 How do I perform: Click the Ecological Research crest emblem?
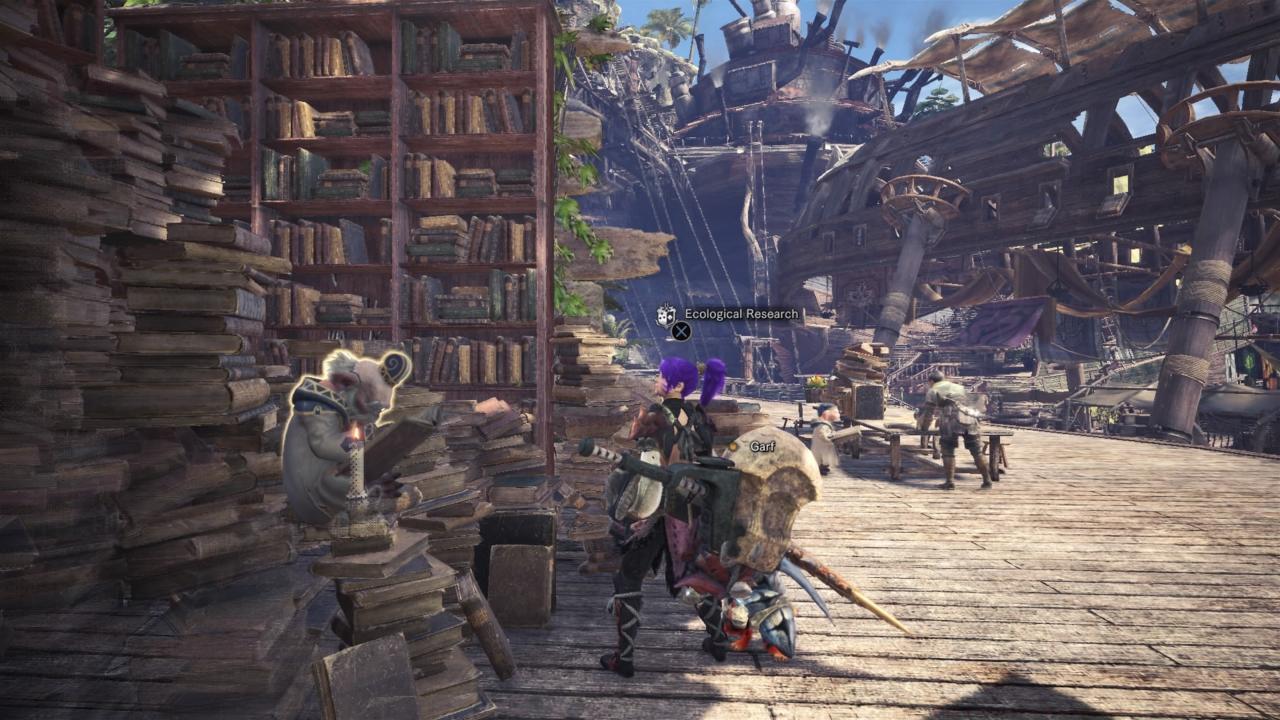pos(667,315)
